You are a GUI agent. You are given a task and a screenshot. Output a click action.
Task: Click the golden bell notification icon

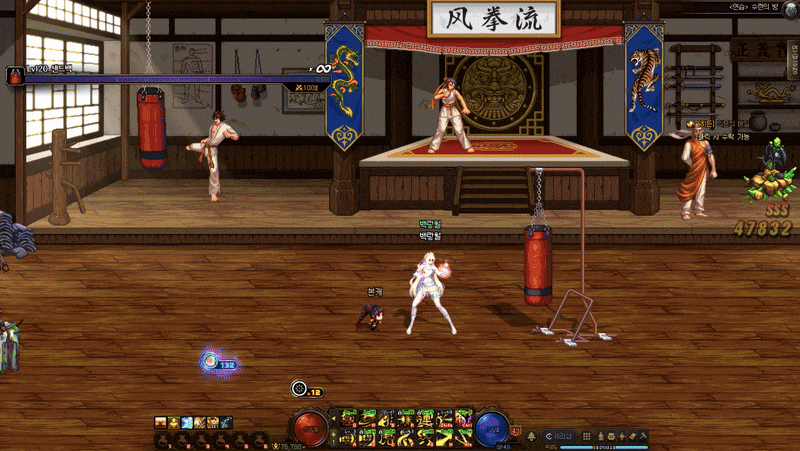[530, 435]
